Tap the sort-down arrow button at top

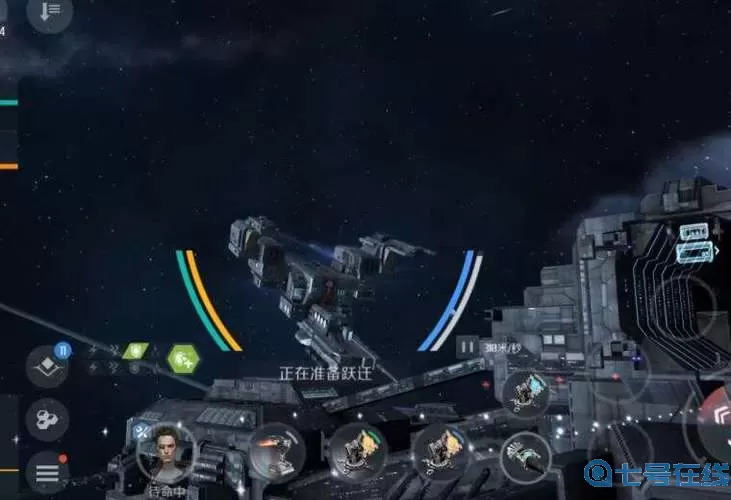pyautogui.click(x=49, y=12)
